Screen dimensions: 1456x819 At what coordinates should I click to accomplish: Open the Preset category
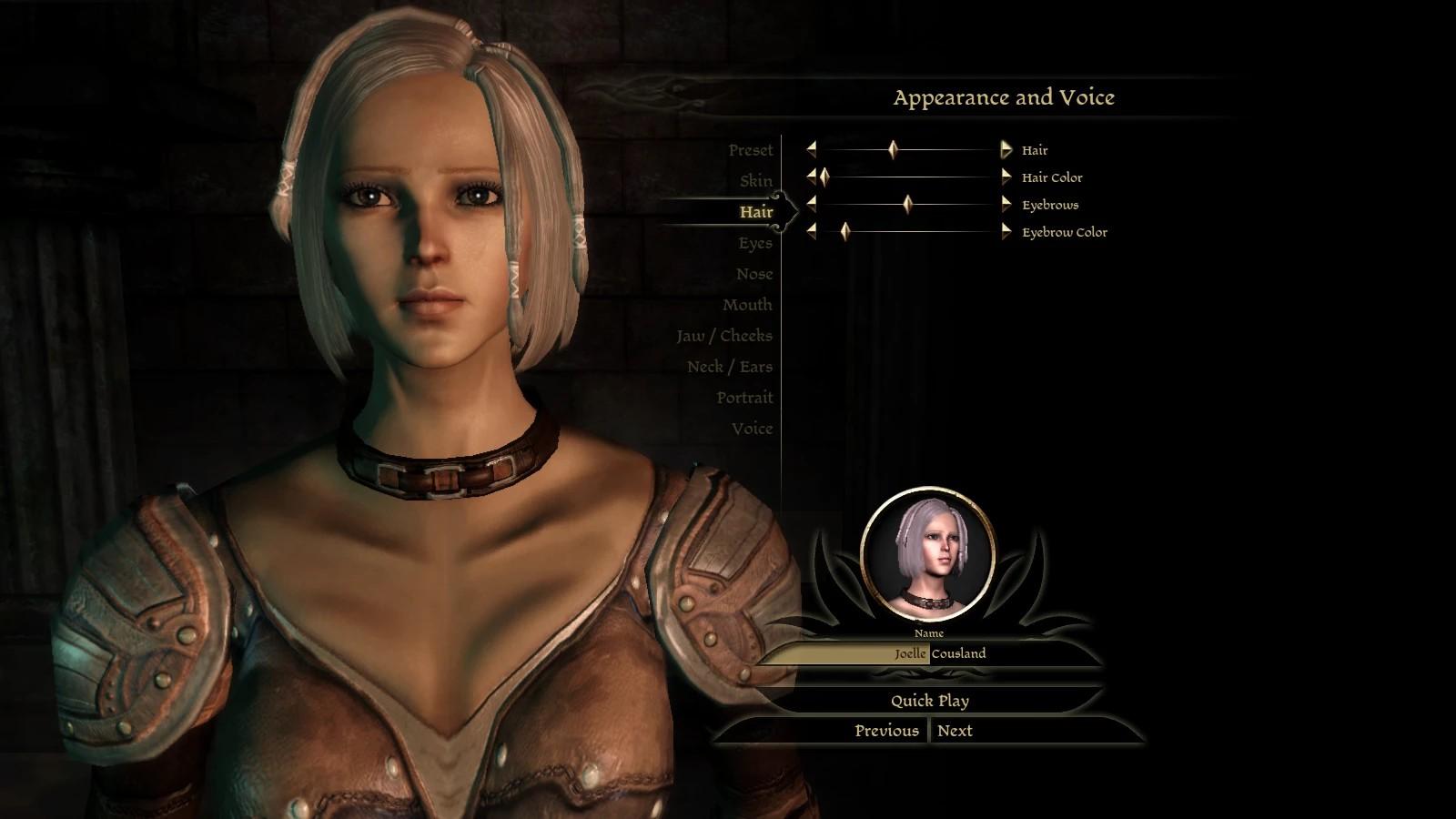[750, 150]
